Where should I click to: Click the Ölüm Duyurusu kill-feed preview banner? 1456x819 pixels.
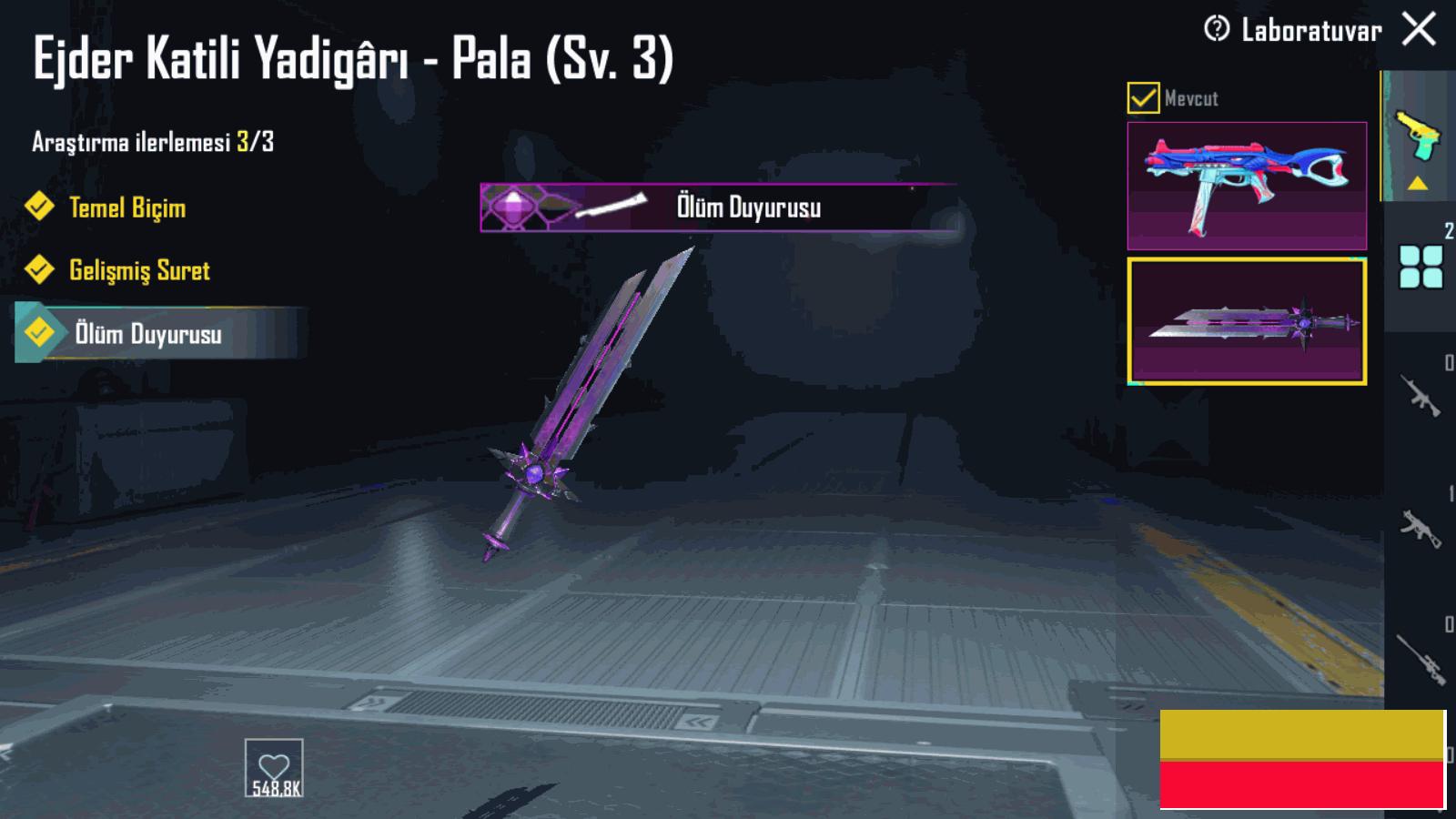tap(717, 207)
